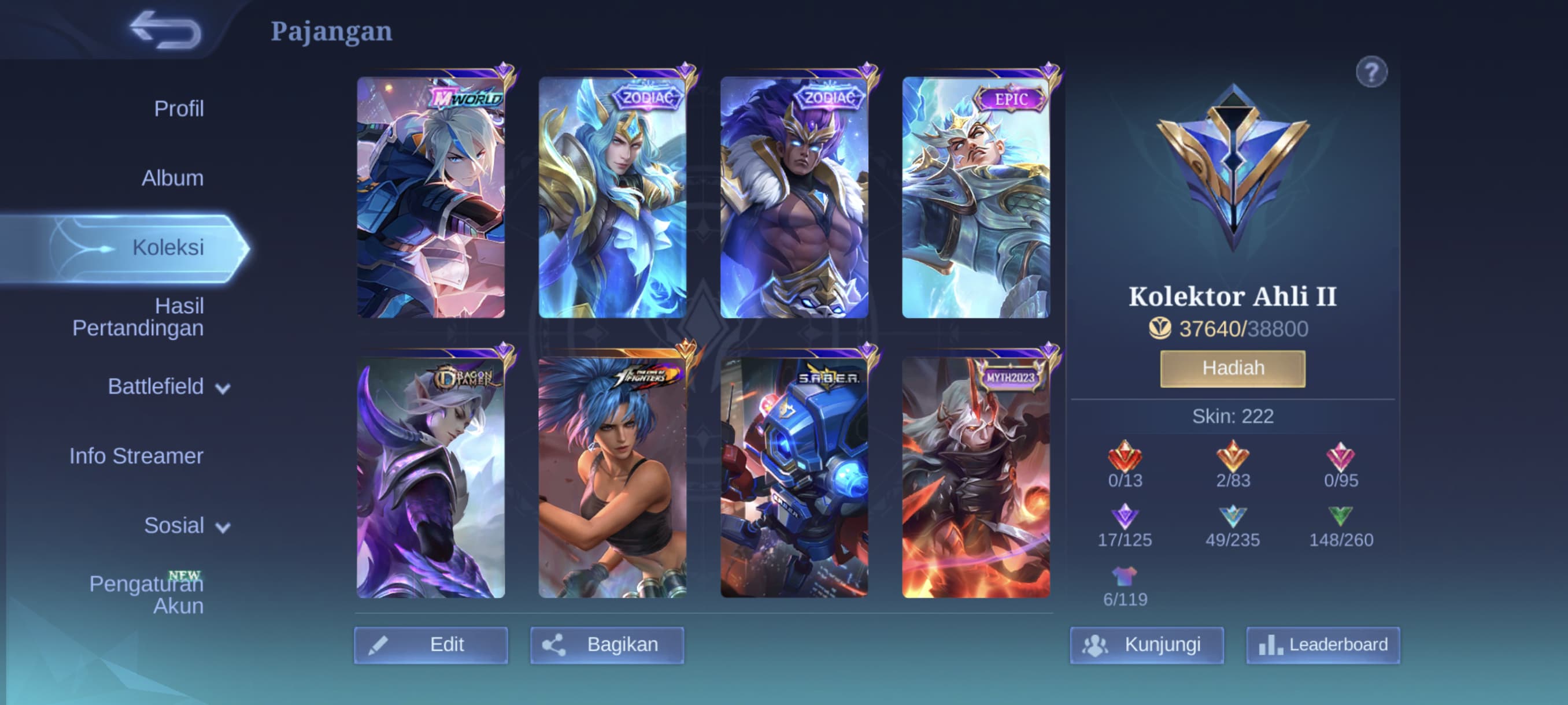Screen dimensions: 1568x705
Task: Open the Profil tab
Action: [178, 108]
